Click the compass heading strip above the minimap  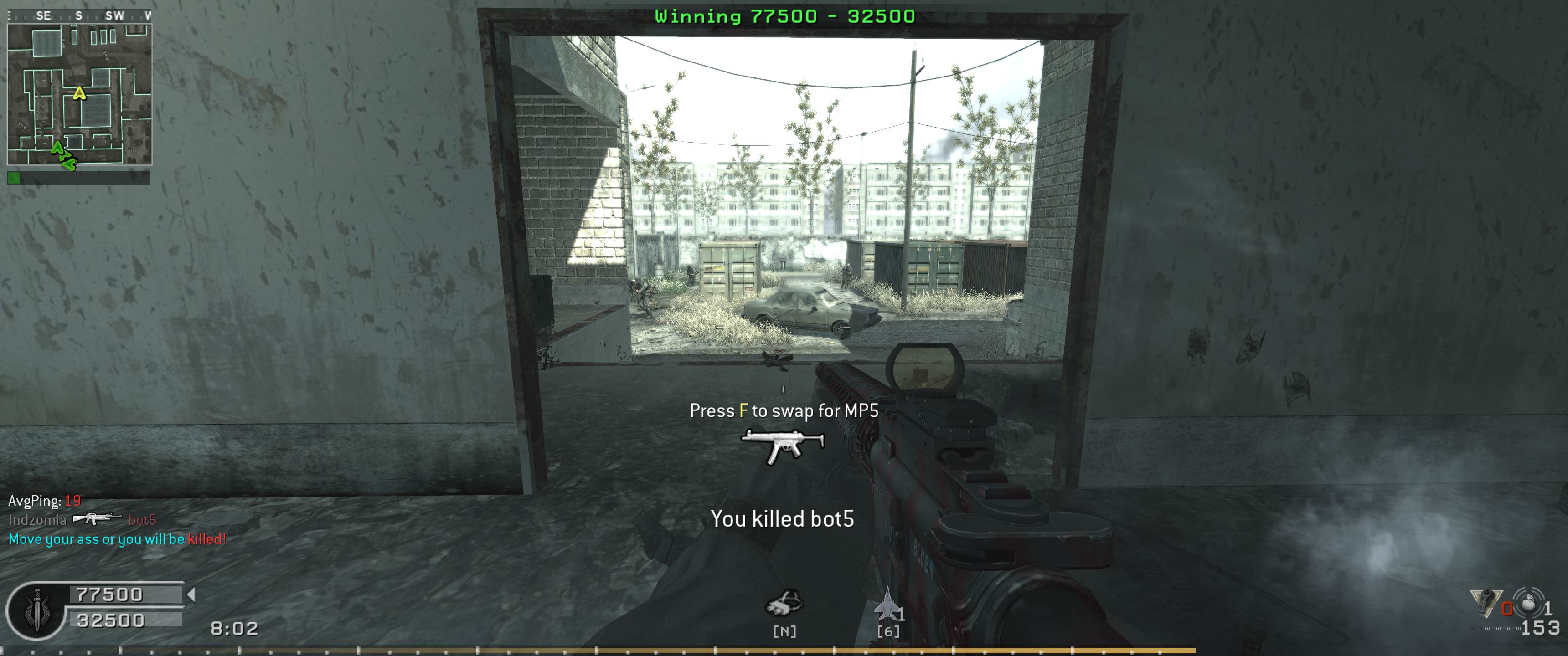tap(79, 15)
